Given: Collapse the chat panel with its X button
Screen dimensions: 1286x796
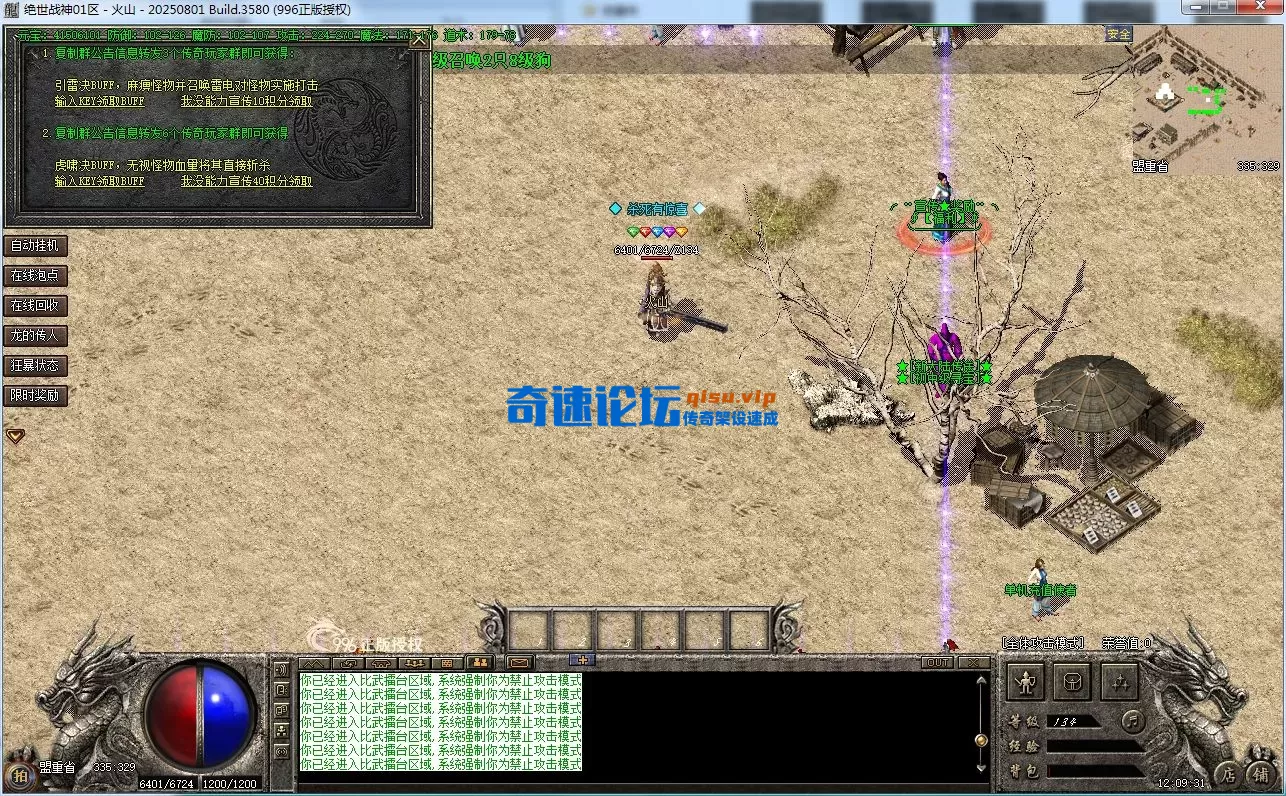Looking at the screenshot, I should [x=973, y=661].
